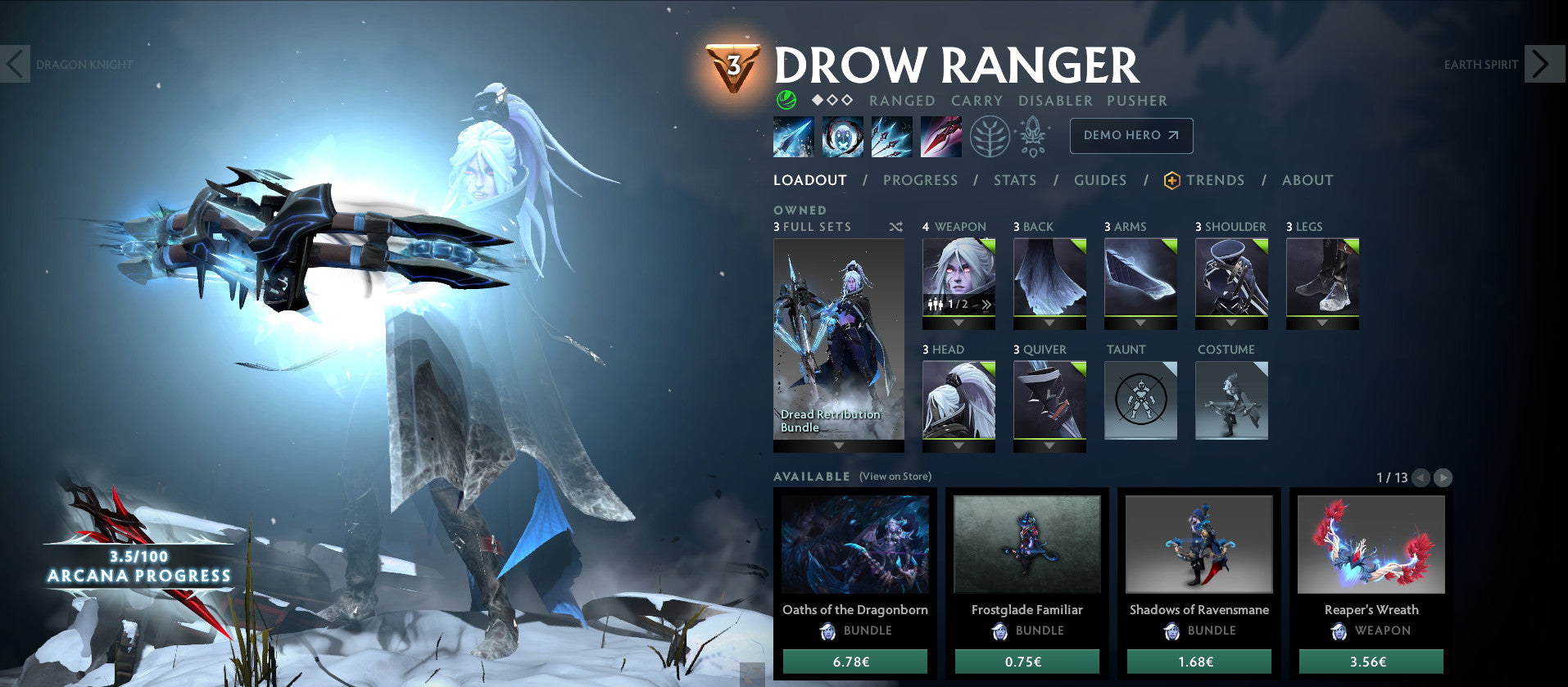This screenshot has height=687, width=1568.
Task: Select the Frost Arrows ability icon
Action: (793, 137)
